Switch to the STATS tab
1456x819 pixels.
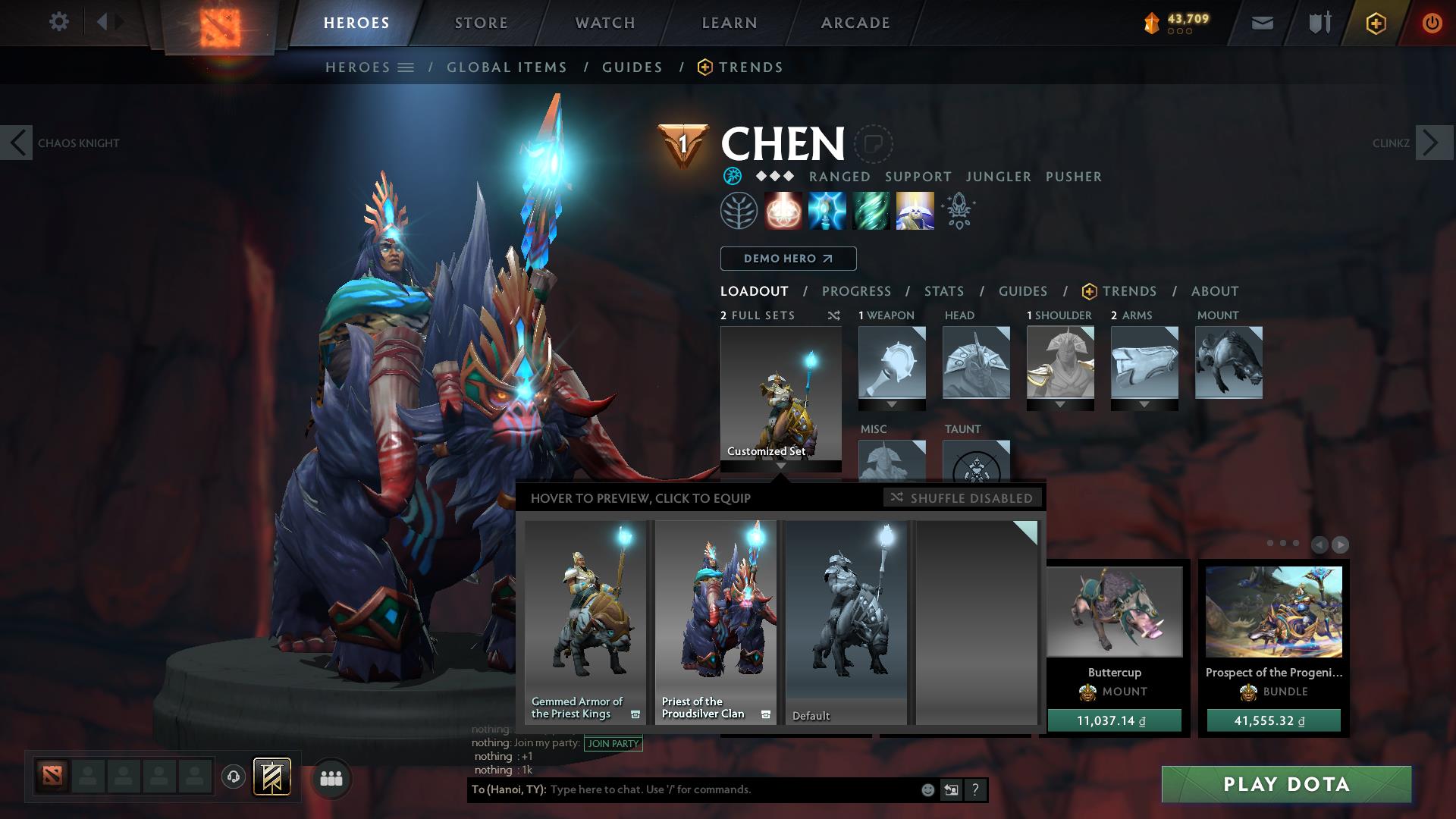coord(943,290)
